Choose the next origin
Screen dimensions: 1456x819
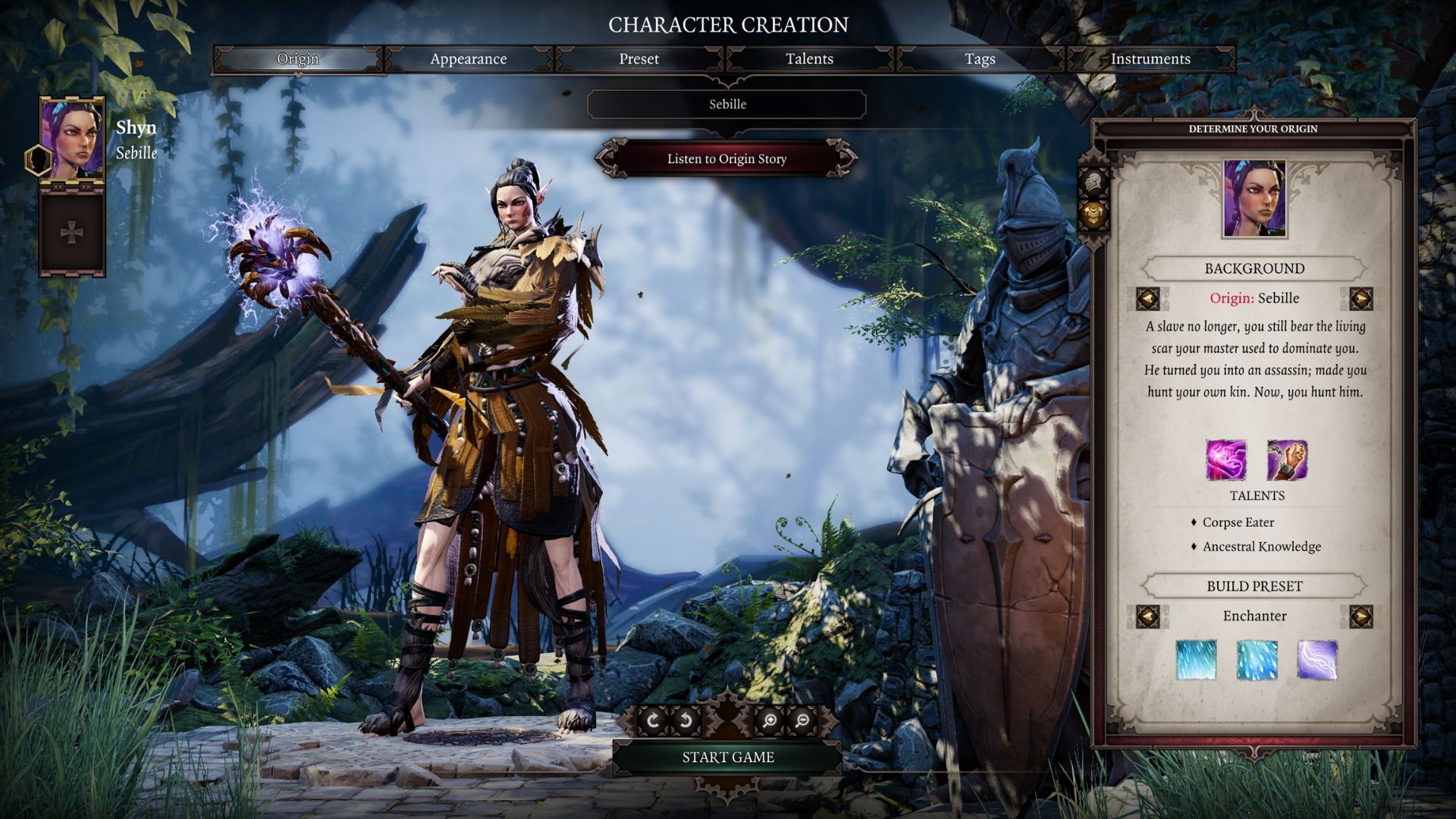(x=1361, y=299)
